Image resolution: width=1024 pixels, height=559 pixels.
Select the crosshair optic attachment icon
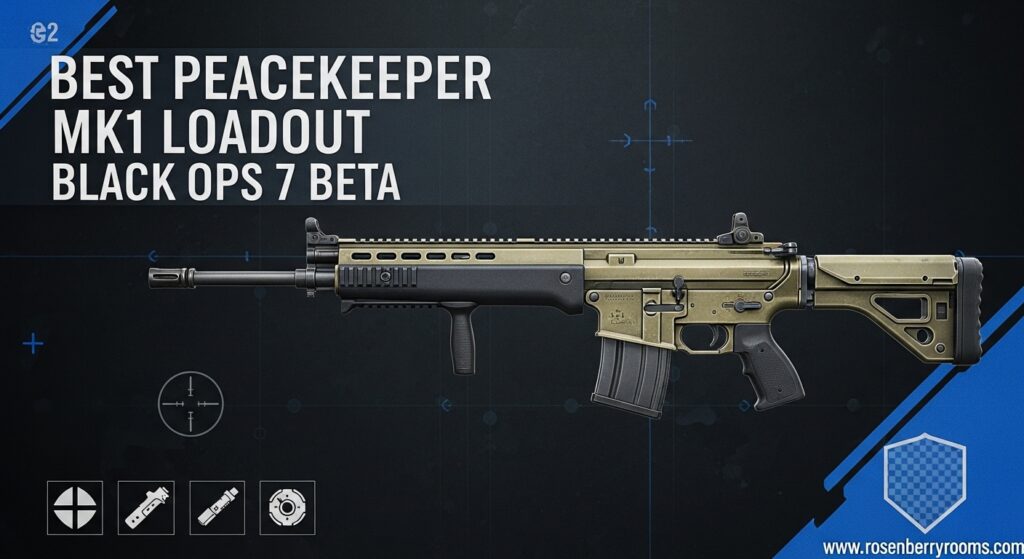tap(75, 508)
